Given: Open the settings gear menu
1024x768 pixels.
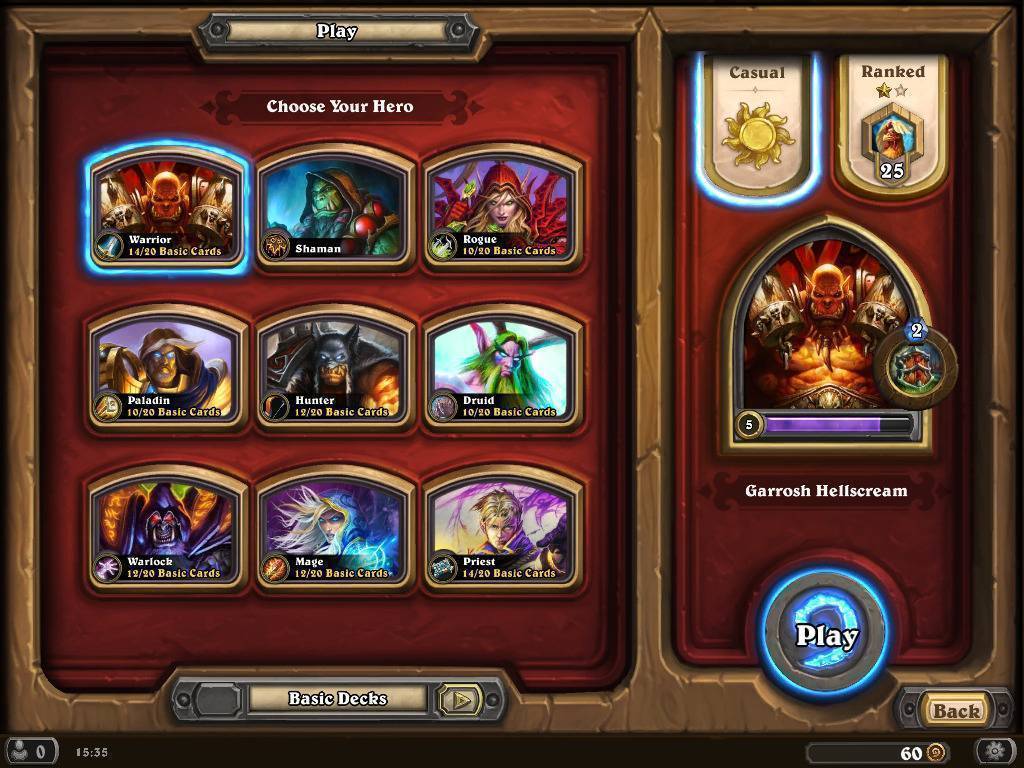Looking at the screenshot, I should [x=995, y=752].
